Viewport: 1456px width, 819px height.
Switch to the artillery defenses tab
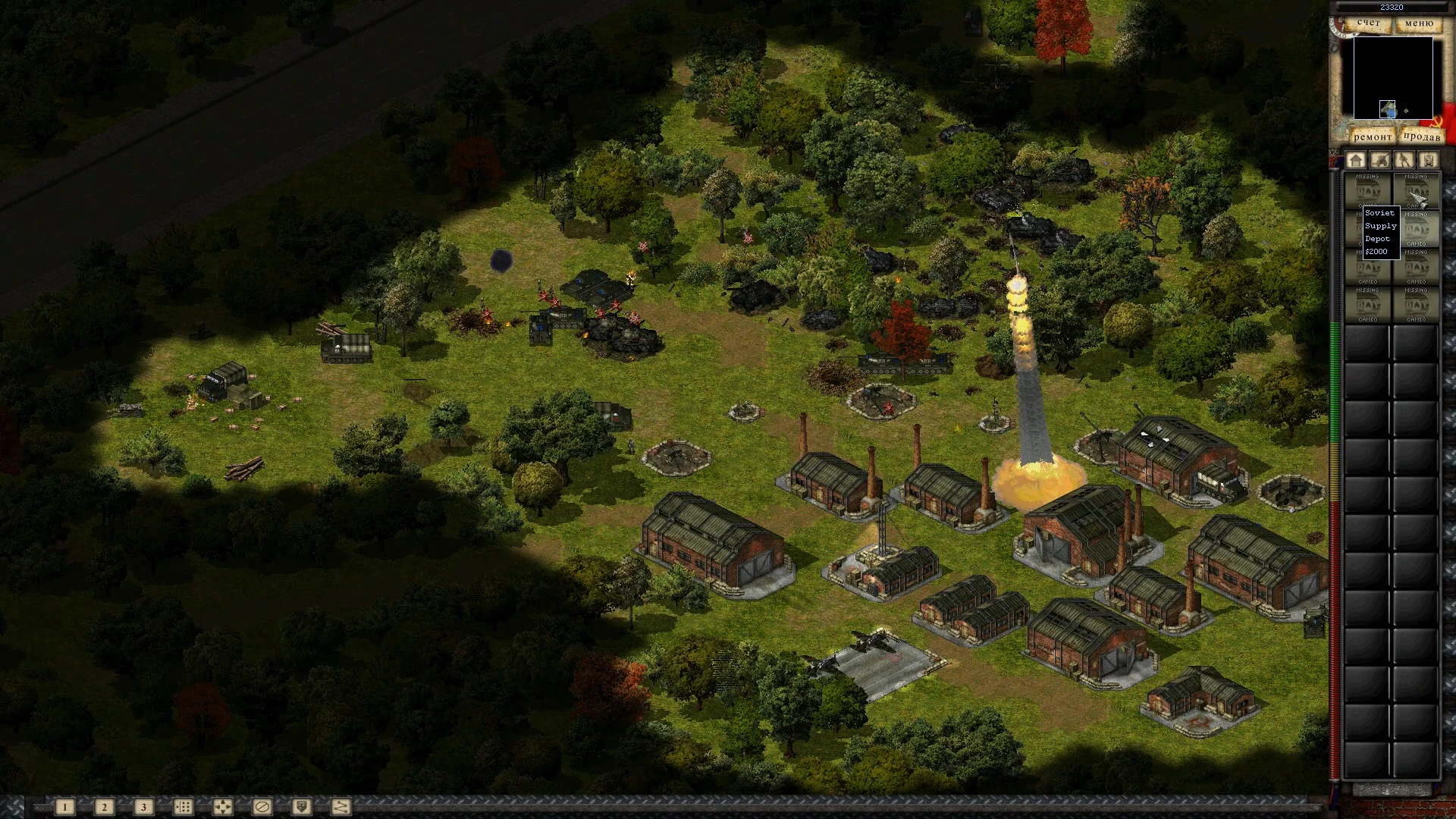click(1380, 160)
